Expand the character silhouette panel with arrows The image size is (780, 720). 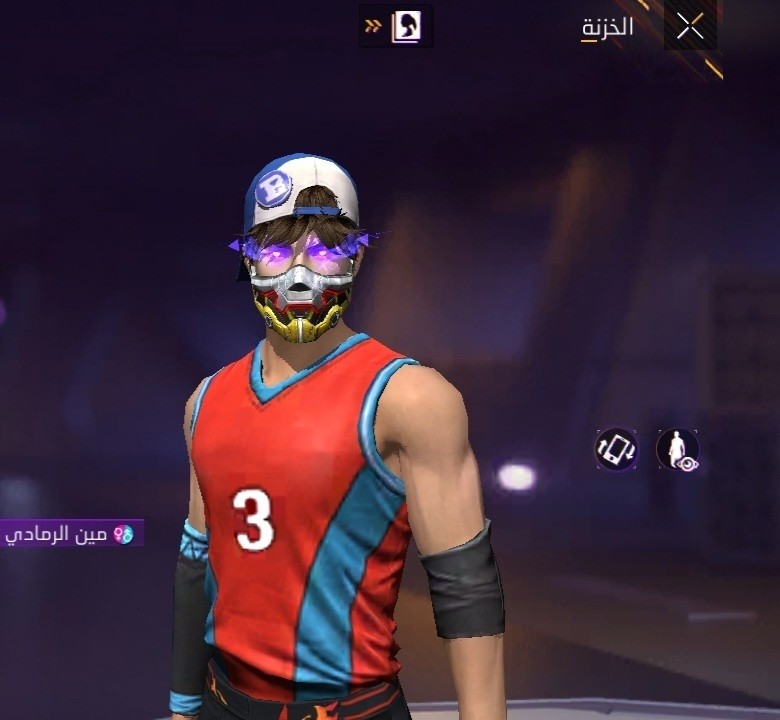[x=396, y=26]
